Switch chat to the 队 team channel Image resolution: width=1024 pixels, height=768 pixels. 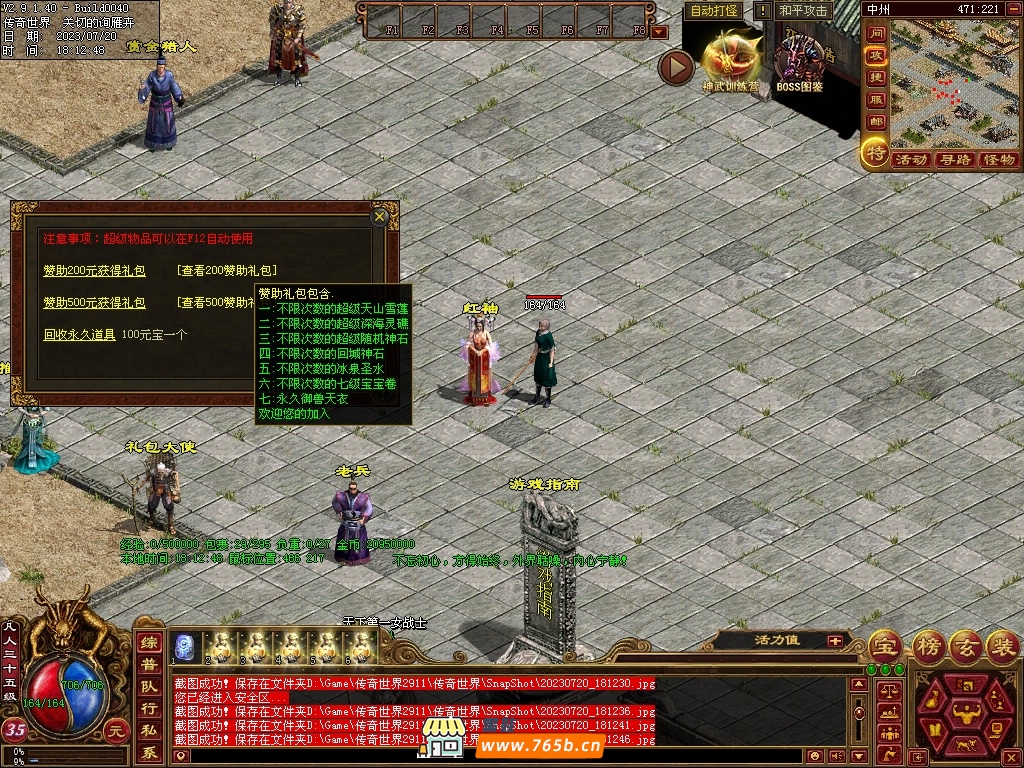coord(149,687)
